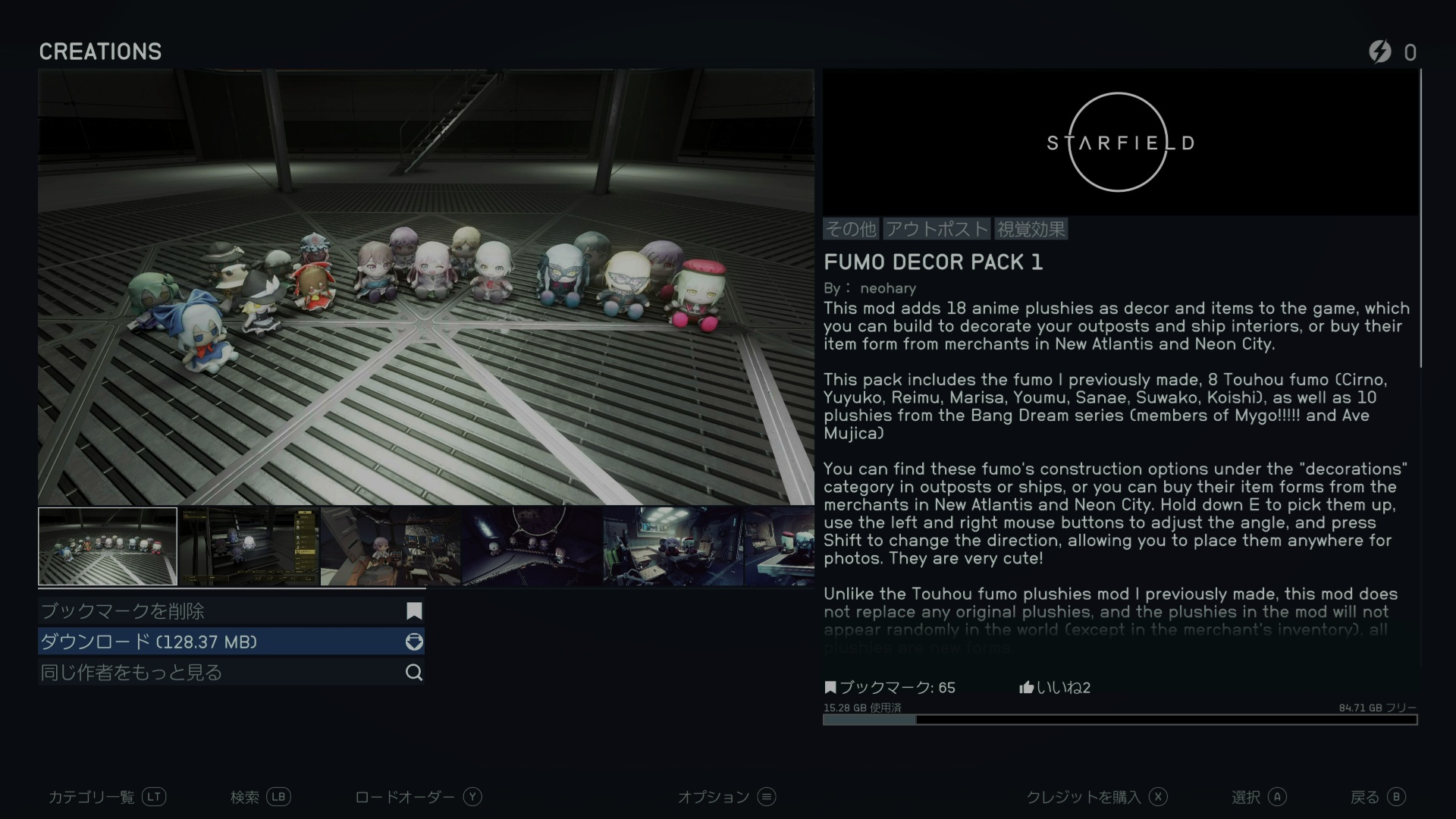Click the credits lightning icon
The height and width of the screenshot is (819, 1456).
coord(1380,52)
